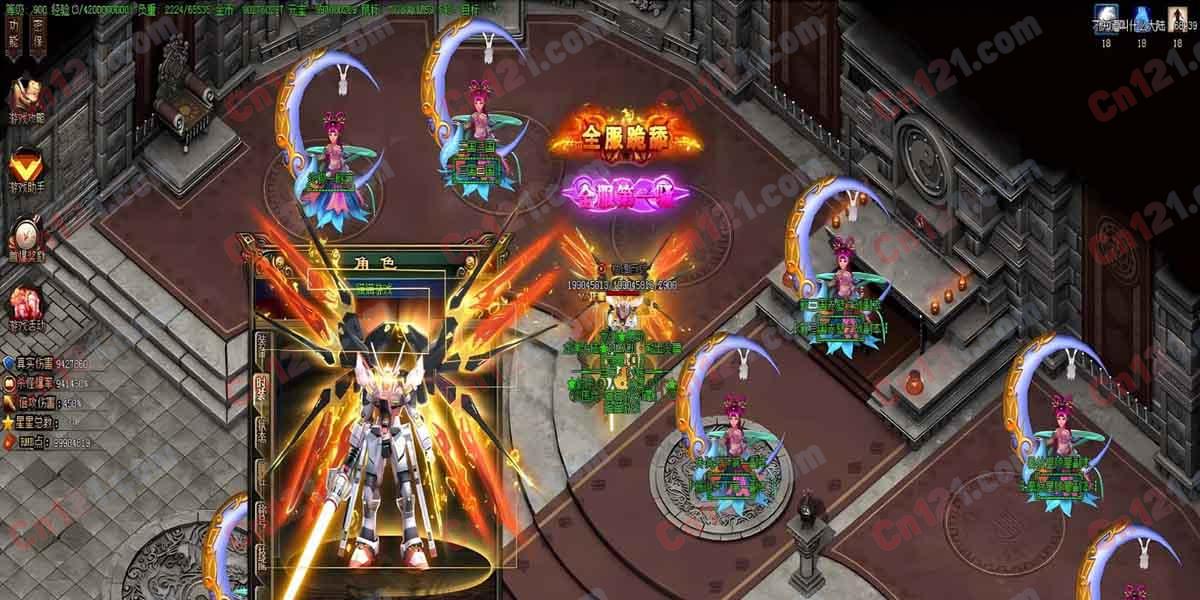Click the 游戏攻略 guide icon
Screen dimensions: 1200x600
(x=24, y=97)
